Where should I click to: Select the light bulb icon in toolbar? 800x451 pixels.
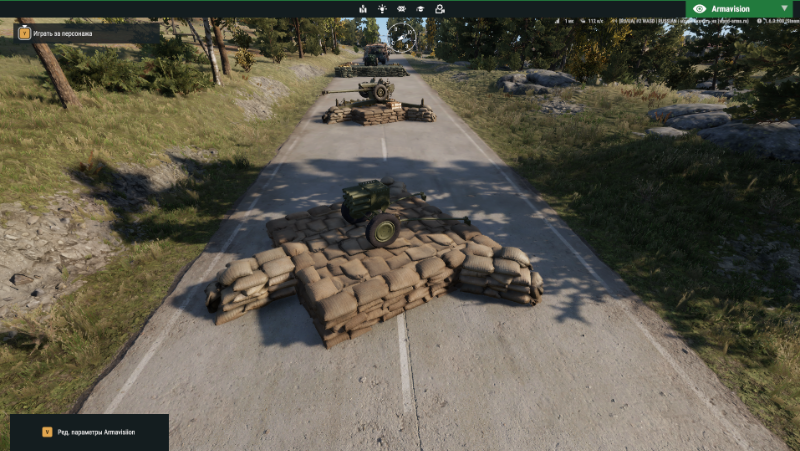[383, 8]
